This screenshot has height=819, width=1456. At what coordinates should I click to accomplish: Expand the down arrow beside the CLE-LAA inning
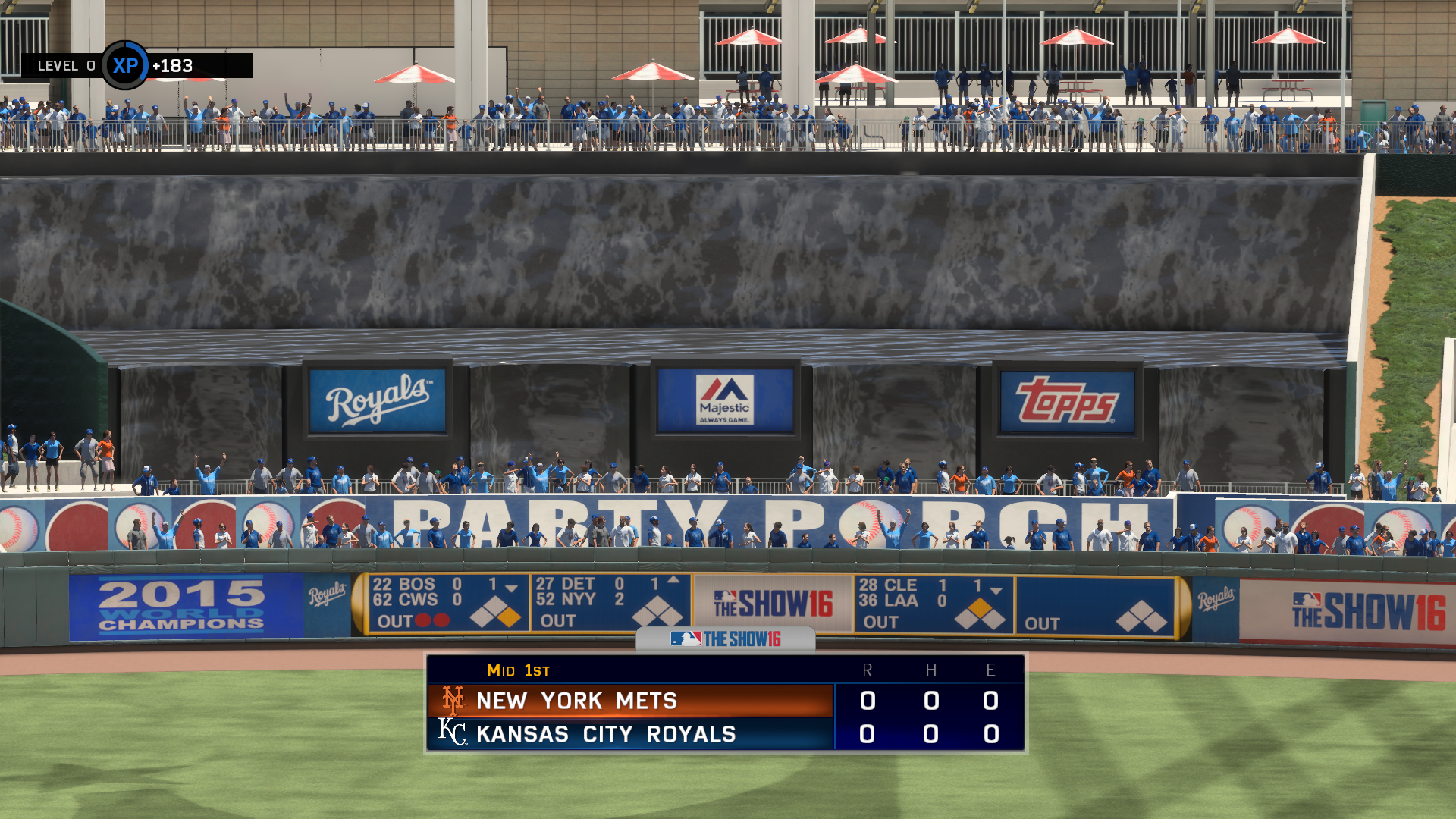(x=996, y=589)
